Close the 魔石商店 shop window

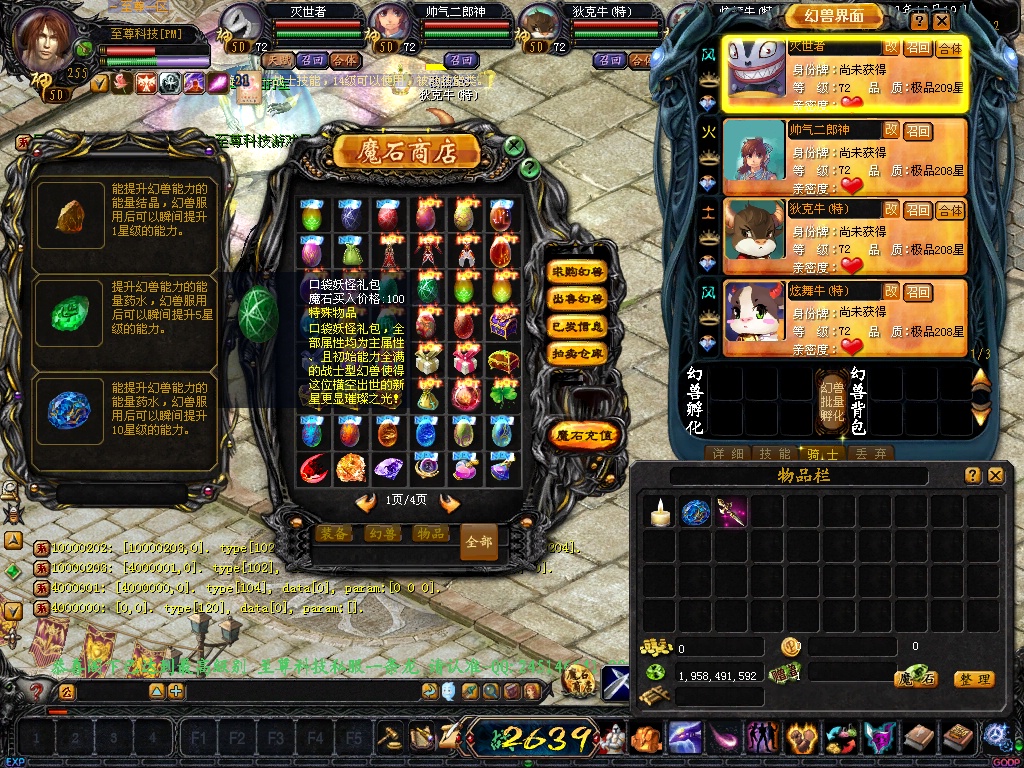(514, 146)
